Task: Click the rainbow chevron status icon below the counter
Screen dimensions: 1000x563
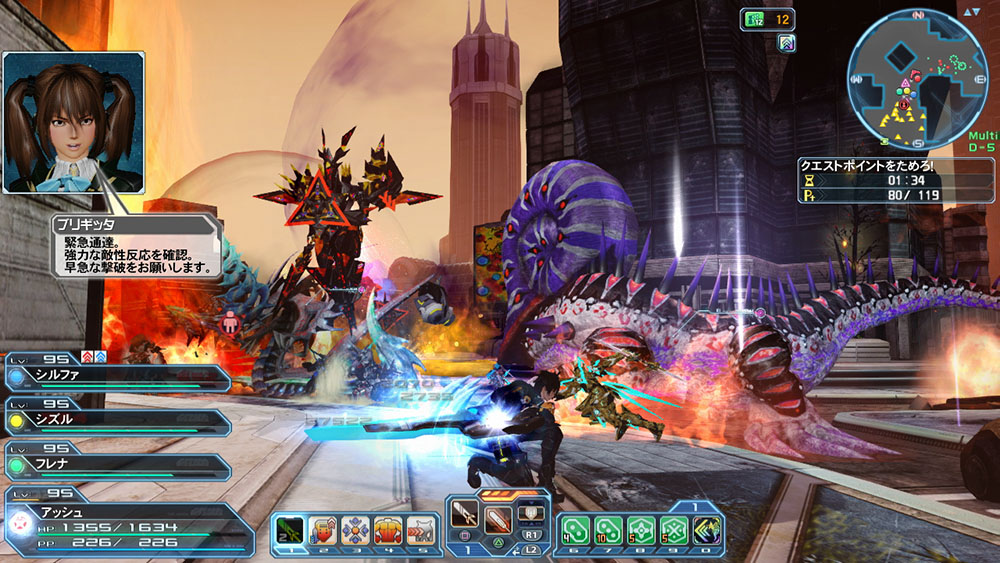Action: tap(787, 42)
